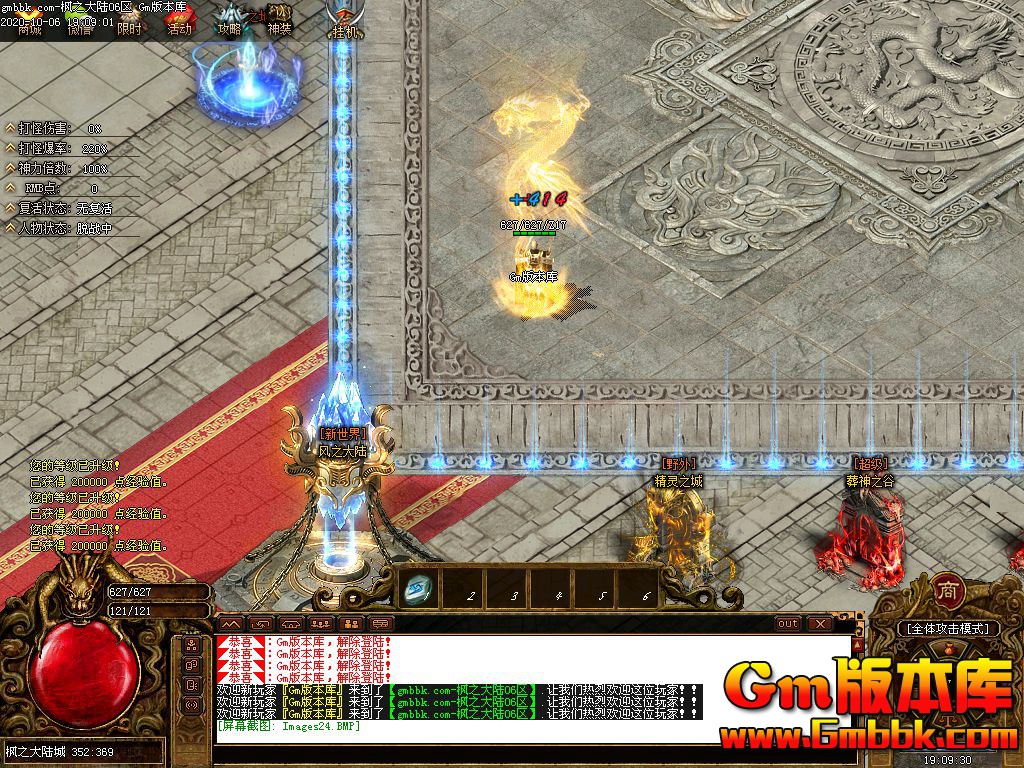This screenshot has height=768, width=1024.
Task: Click the 微信 WeChat icon
Action: pos(78,28)
